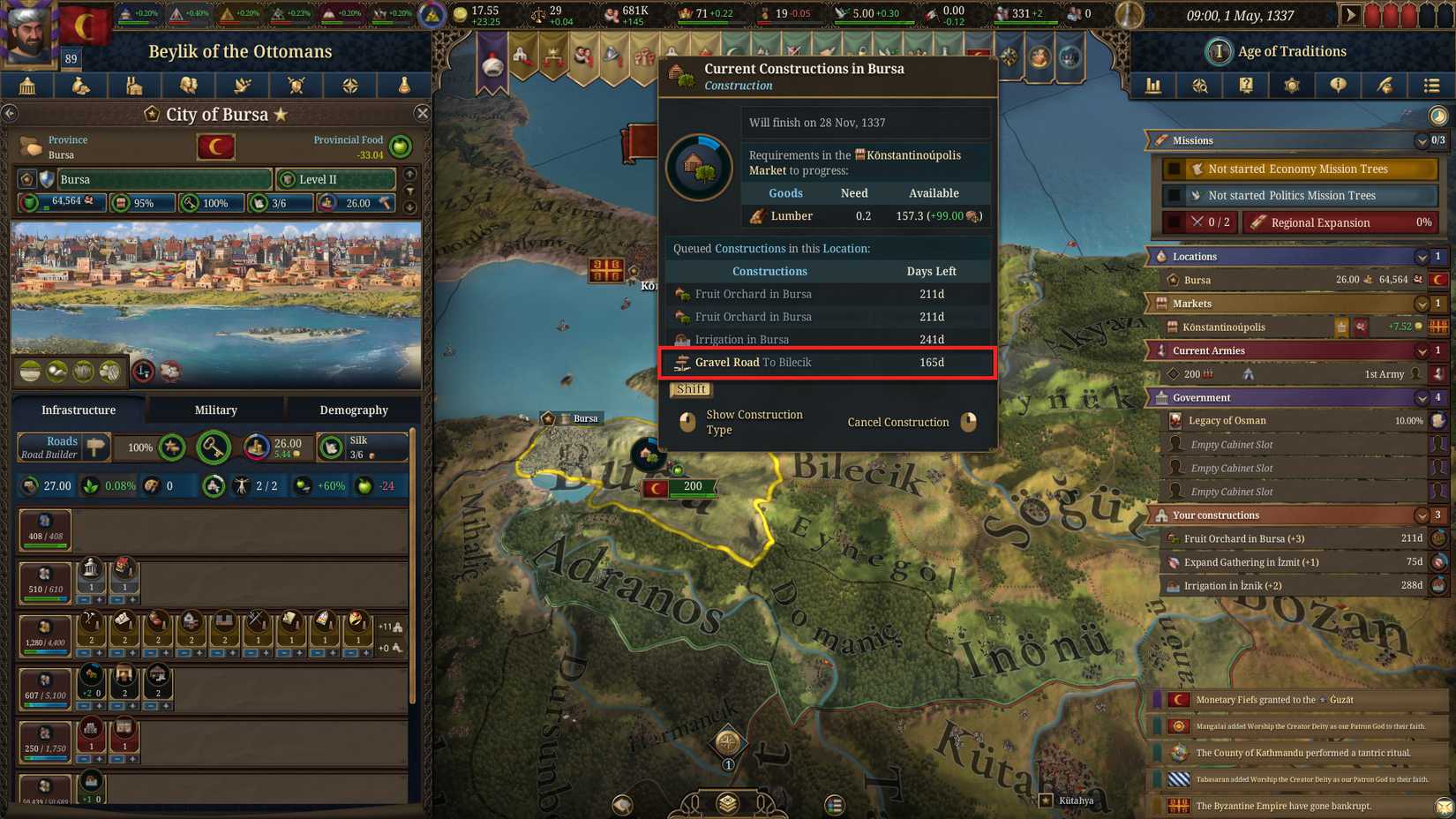Open the military crossed-swords panel
Viewport: 1456px width, 819px height.
[296, 86]
